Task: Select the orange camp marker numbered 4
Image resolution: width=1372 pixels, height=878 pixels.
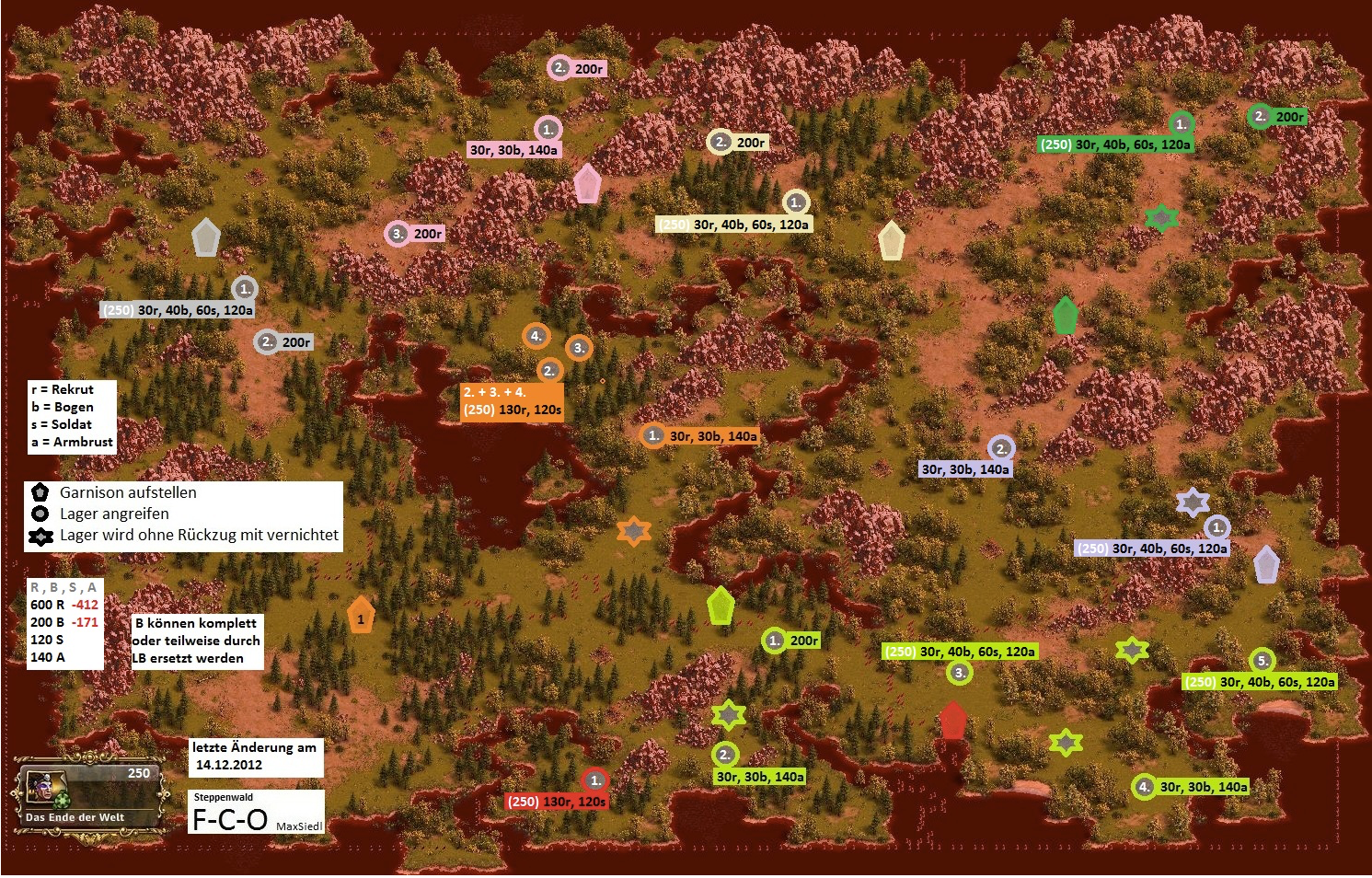Action: click(x=536, y=336)
